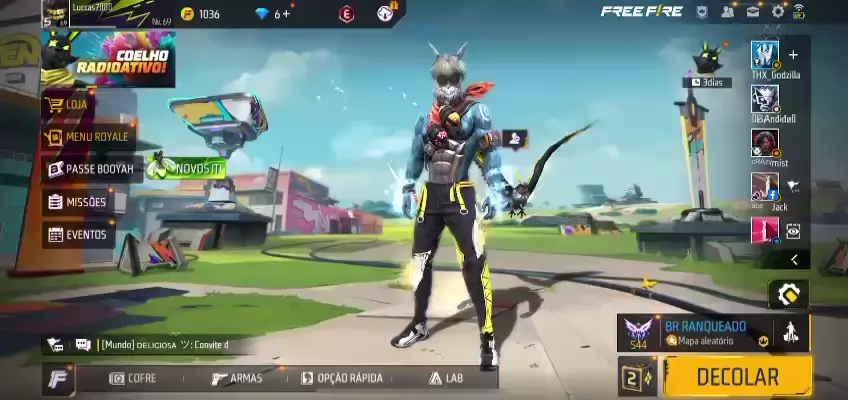The height and width of the screenshot is (400, 848).
Task: Open the Opção Rápida tab
Action: coord(341,378)
